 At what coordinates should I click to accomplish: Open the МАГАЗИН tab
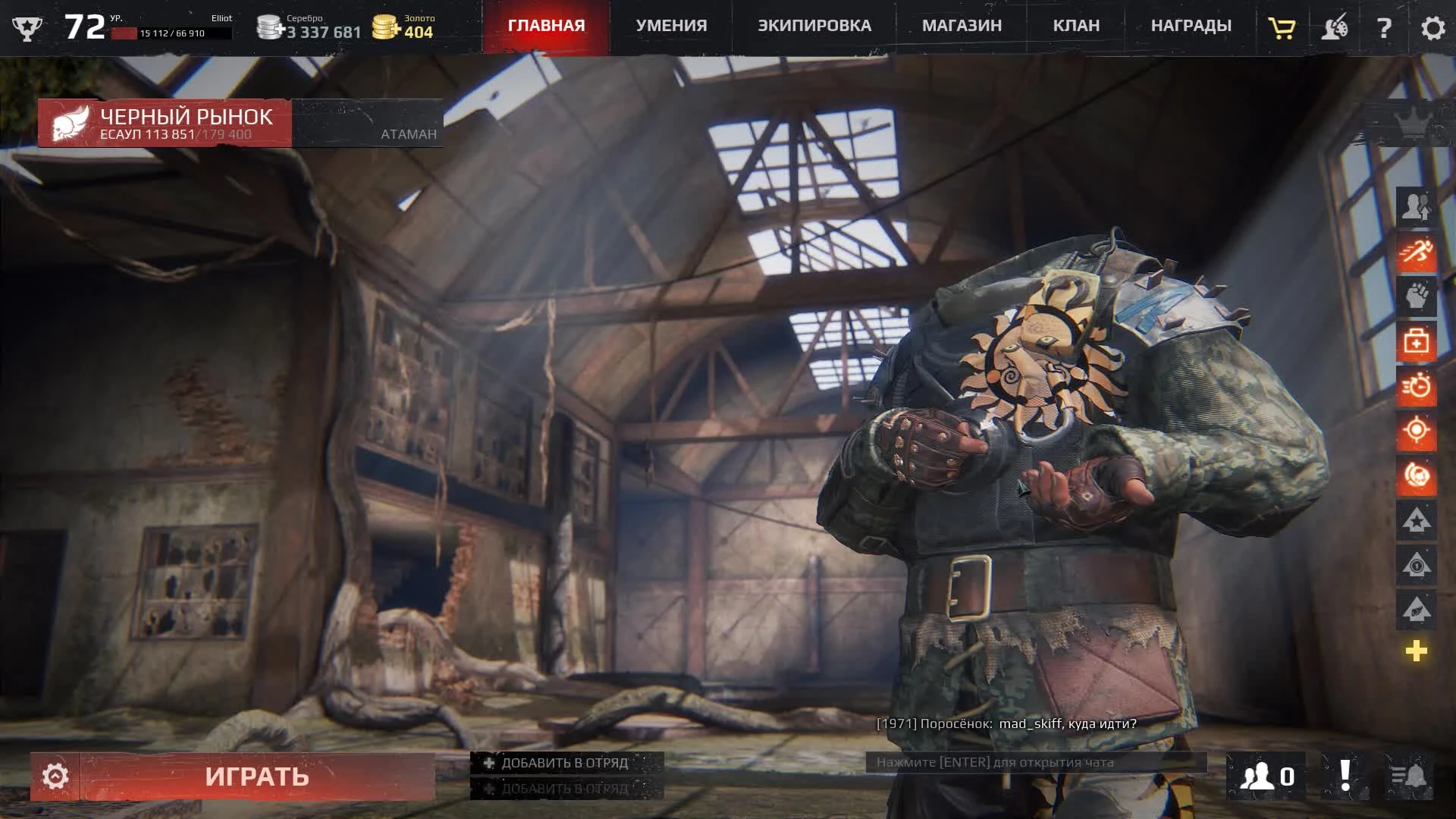click(961, 25)
